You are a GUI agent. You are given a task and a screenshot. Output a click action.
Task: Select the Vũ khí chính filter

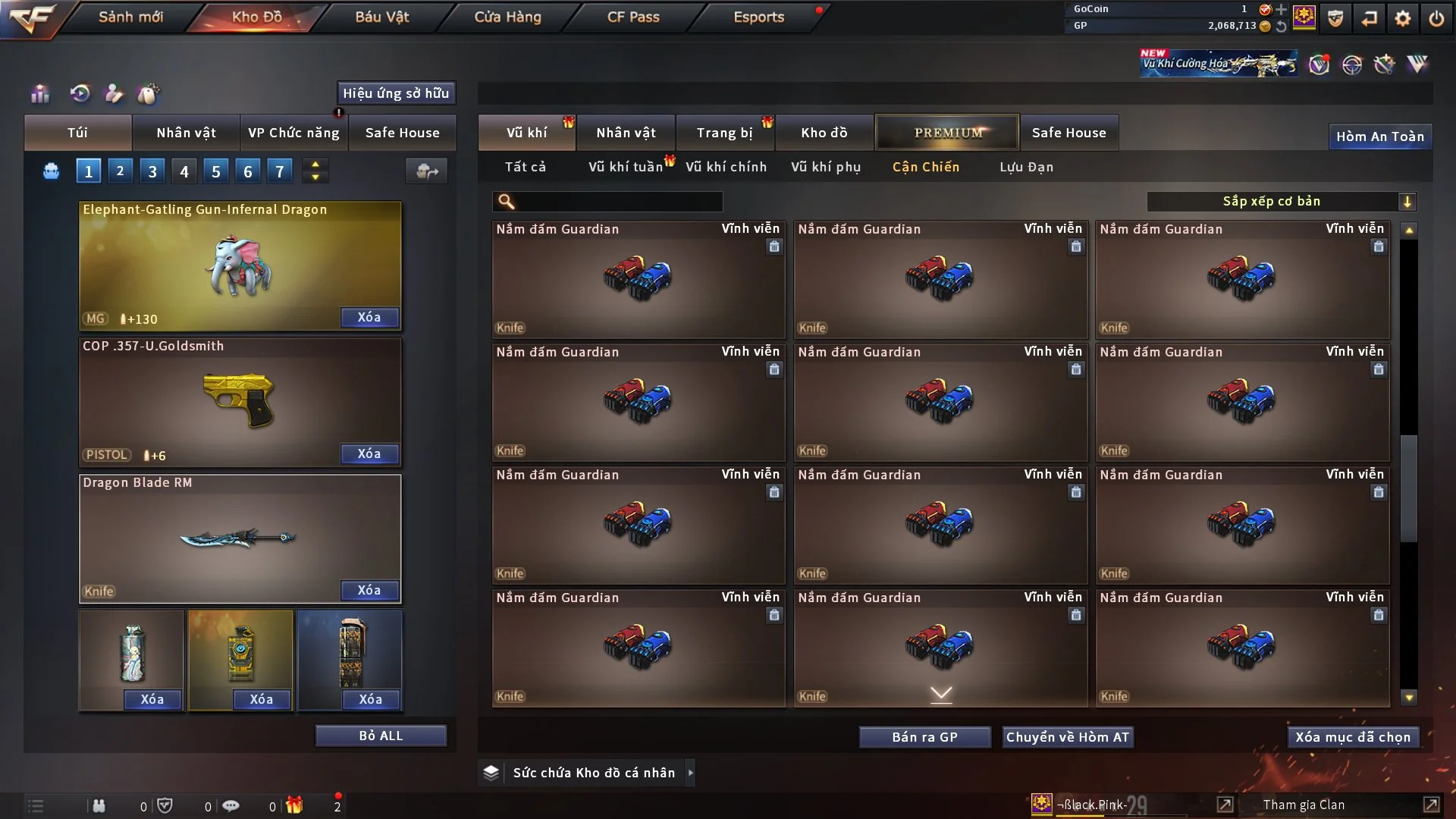pyautogui.click(x=726, y=167)
